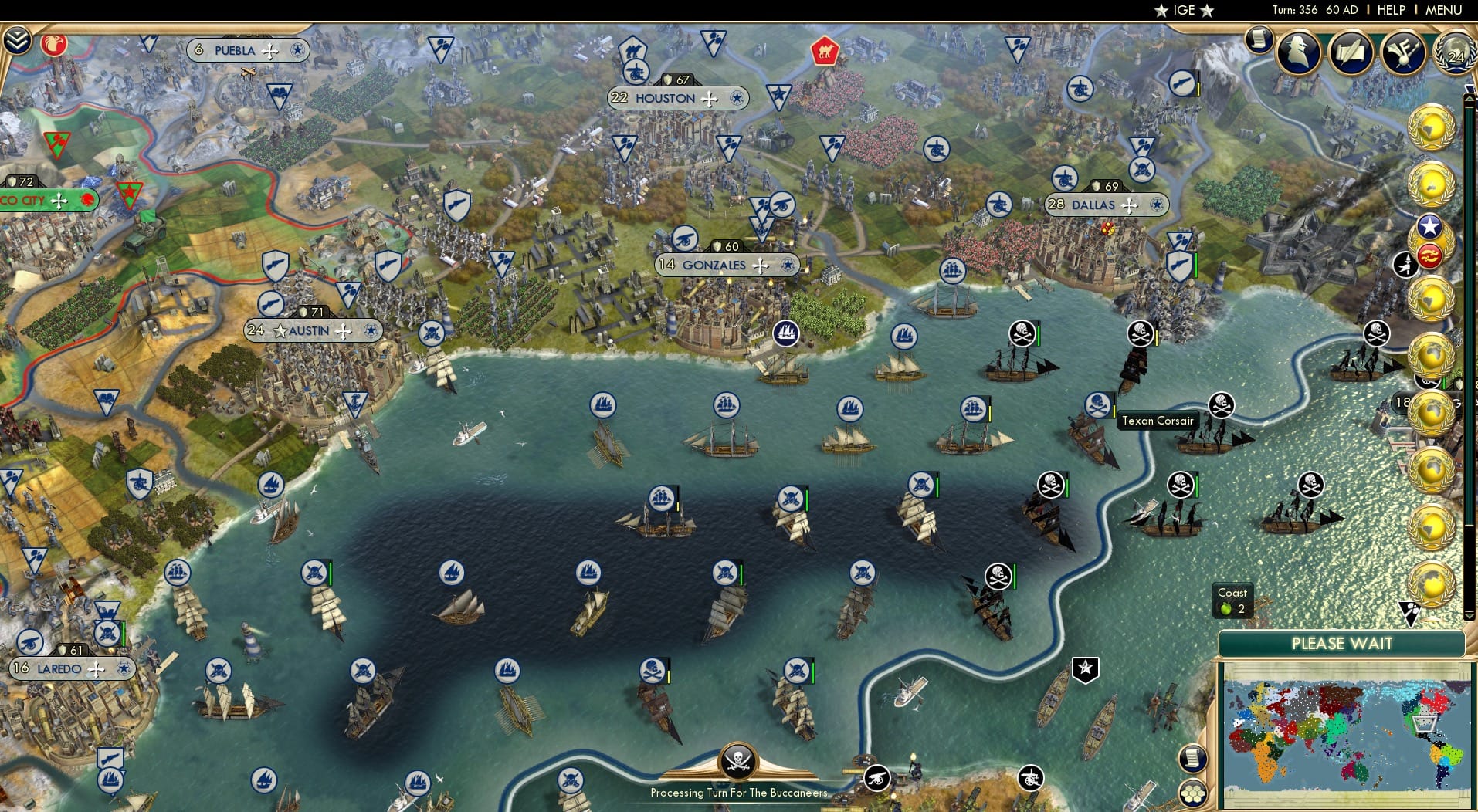Click HELP in the top bar
The image size is (1478, 812).
coord(1390,10)
